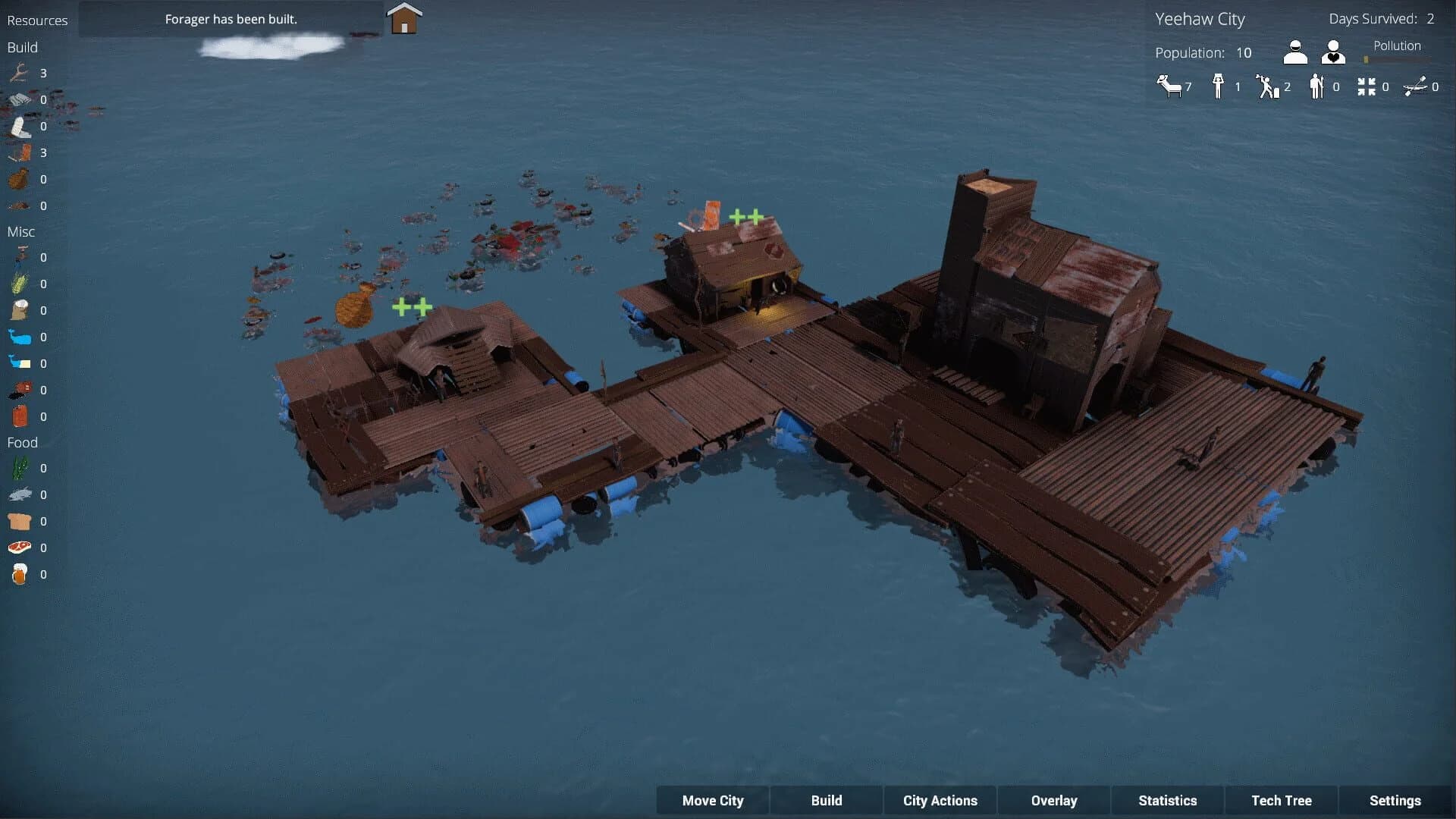Open the Build menu

pos(826,800)
